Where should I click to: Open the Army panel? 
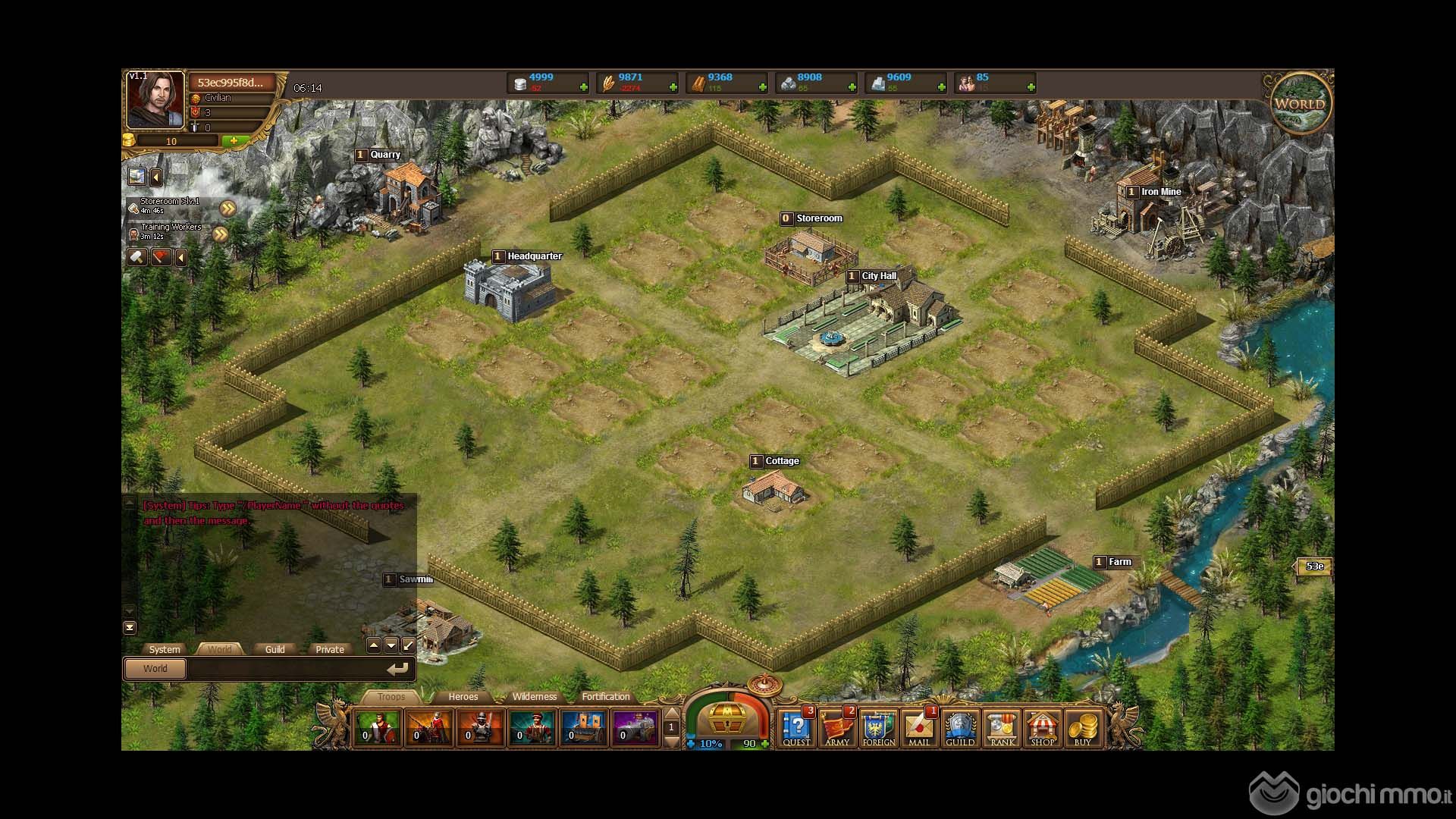[x=836, y=728]
